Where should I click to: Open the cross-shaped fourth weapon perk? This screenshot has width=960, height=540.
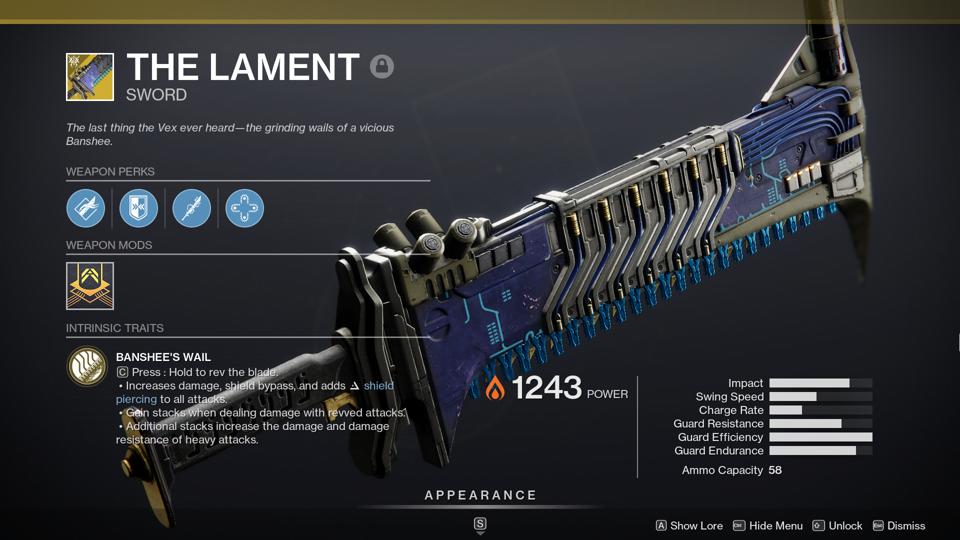245,208
